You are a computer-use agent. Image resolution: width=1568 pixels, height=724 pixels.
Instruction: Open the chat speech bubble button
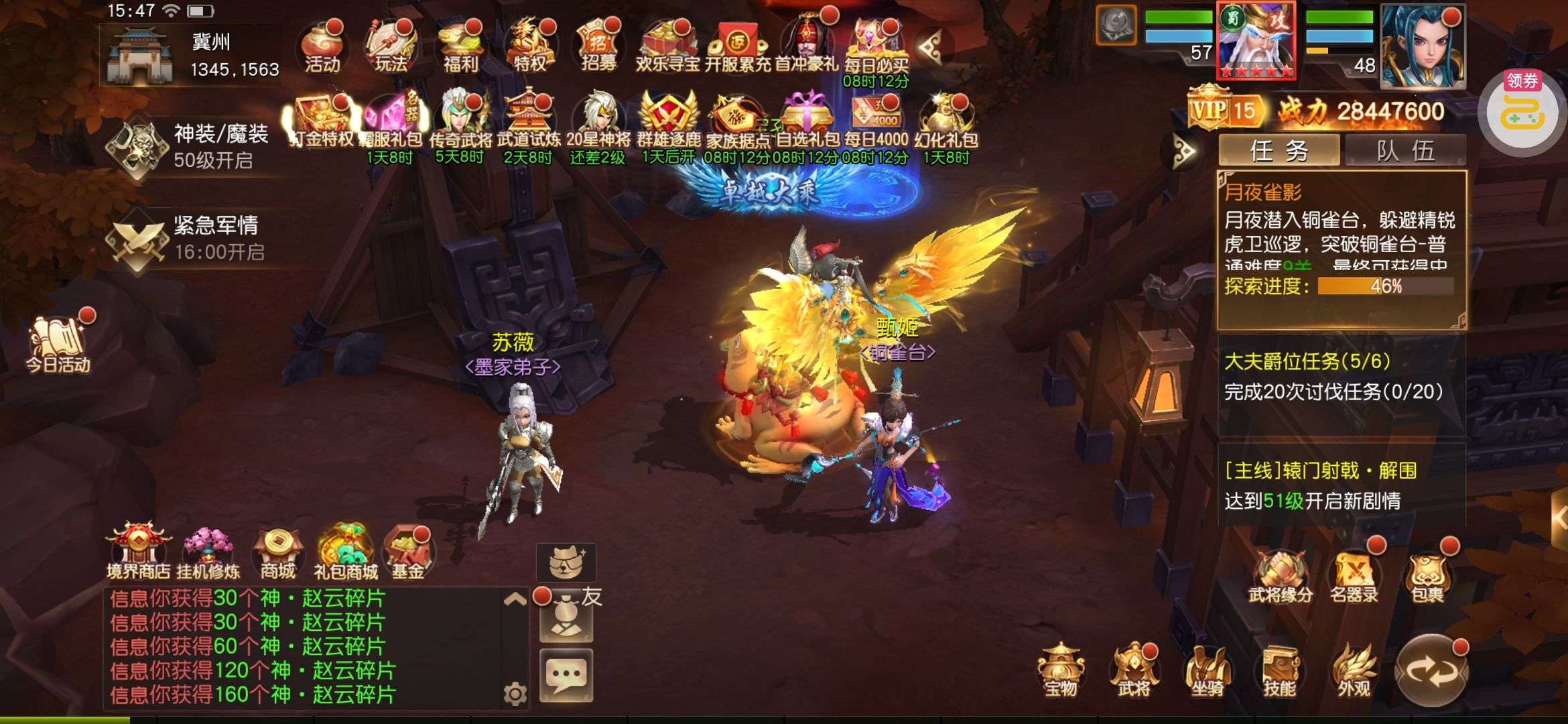click(x=566, y=674)
